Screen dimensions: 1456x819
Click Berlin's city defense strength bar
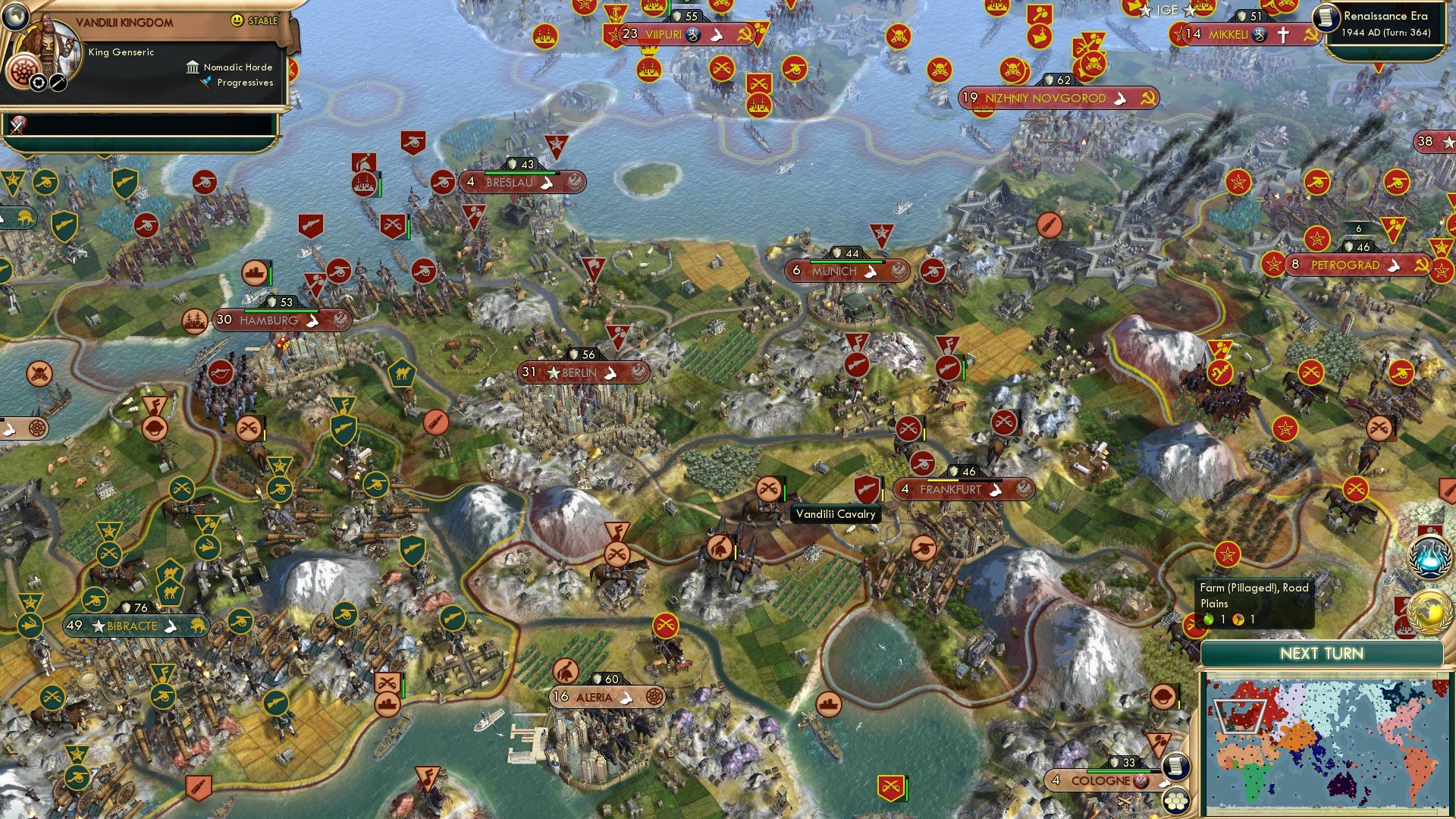[584, 352]
